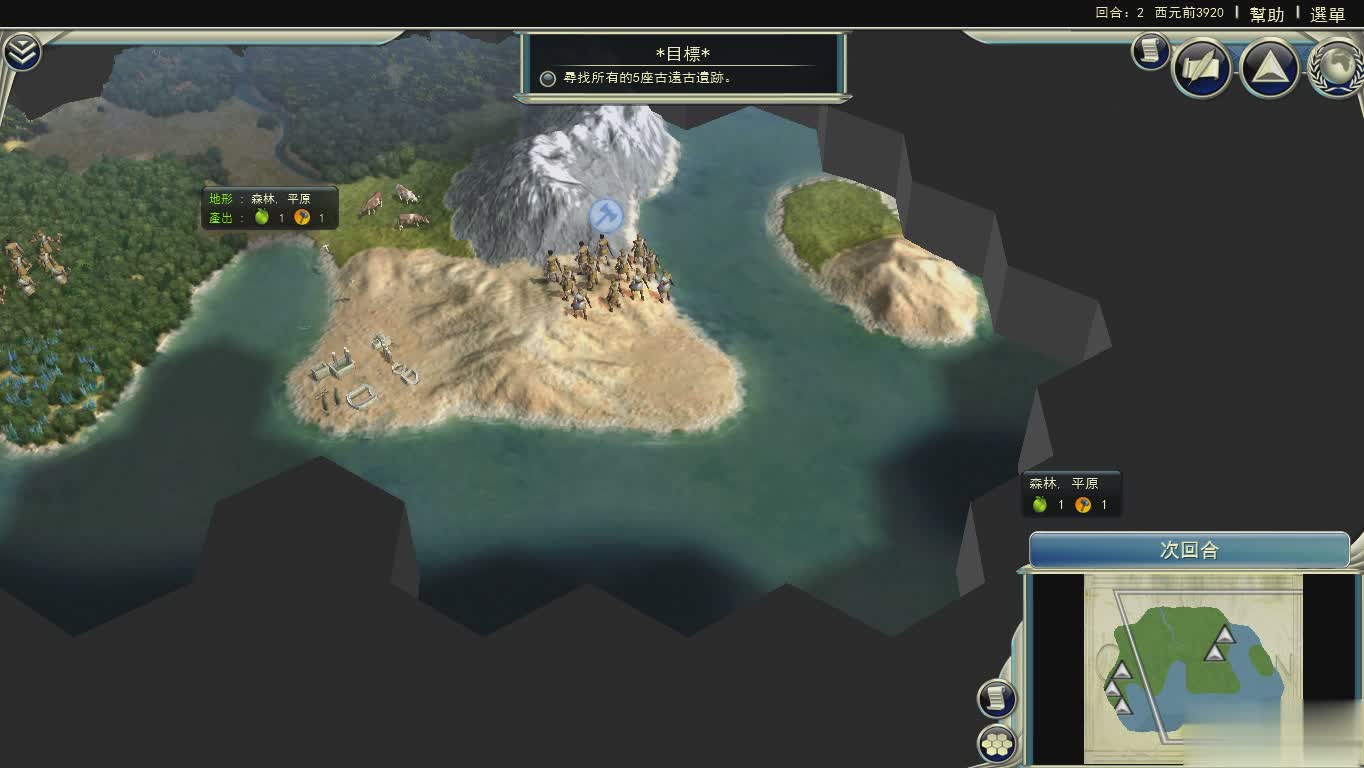
Task: Open the 選單 game menu
Action: (1327, 14)
